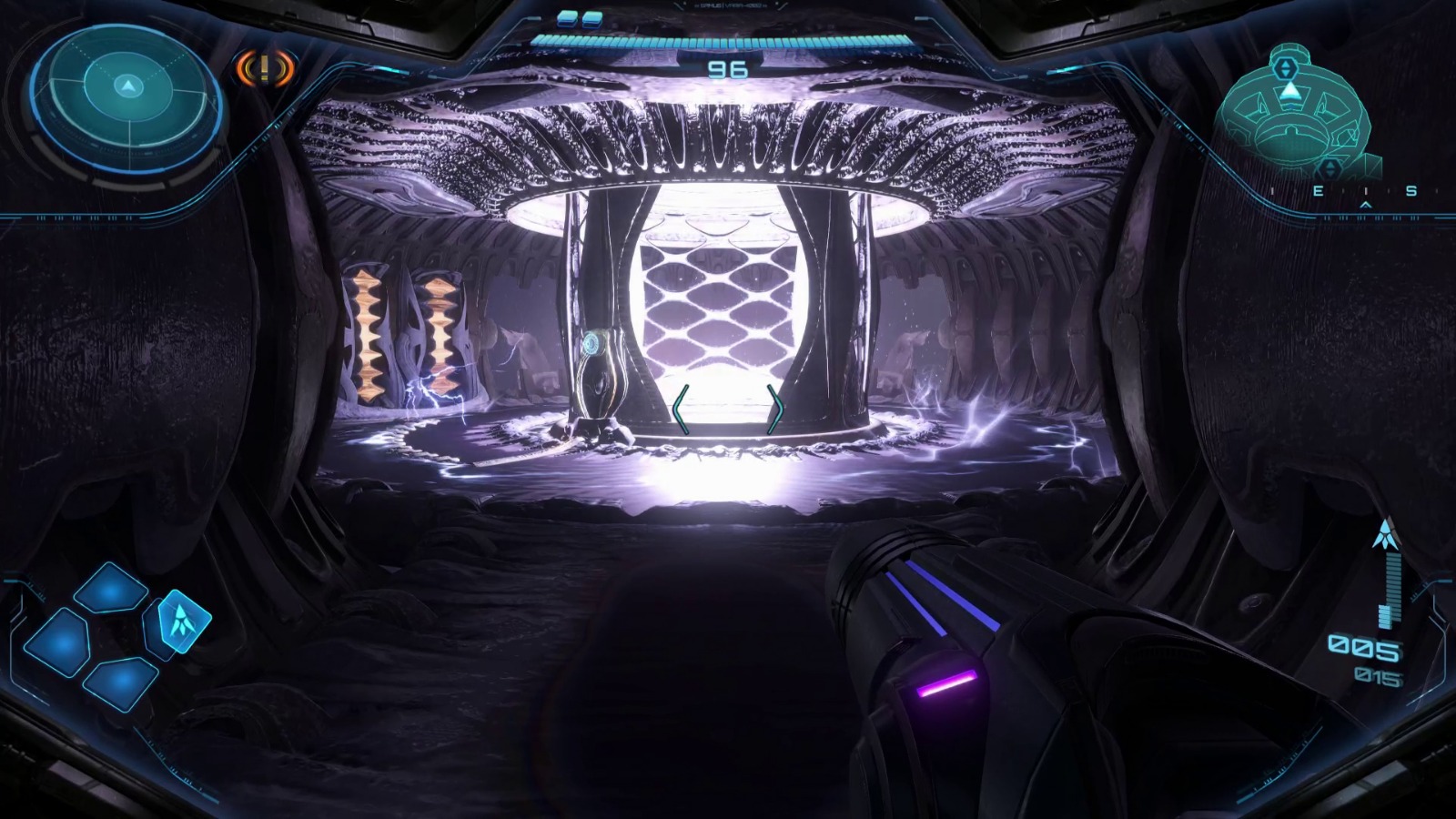Click the S heading on the compass strip
The width and height of the screenshot is (1456, 819).
tap(1410, 191)
